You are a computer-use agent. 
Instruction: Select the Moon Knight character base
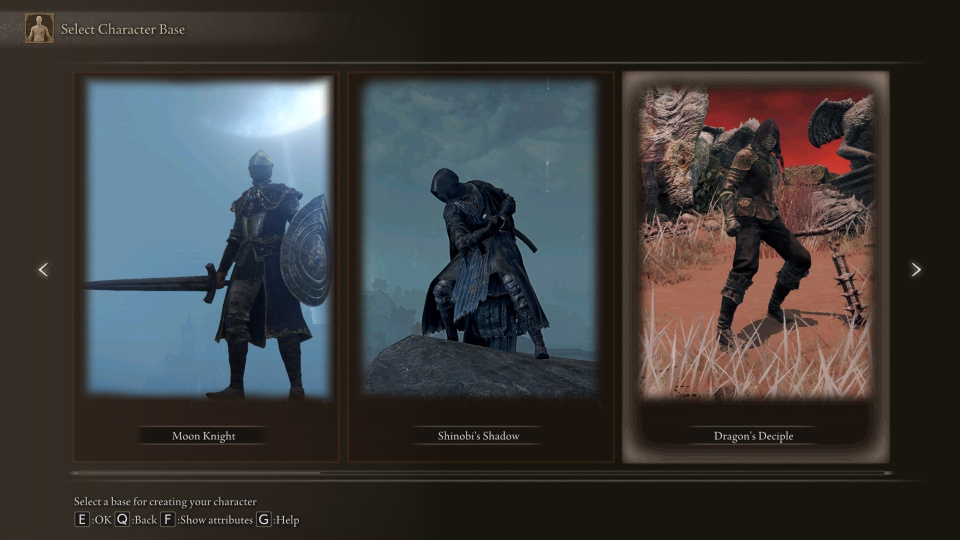pos(206,266)
